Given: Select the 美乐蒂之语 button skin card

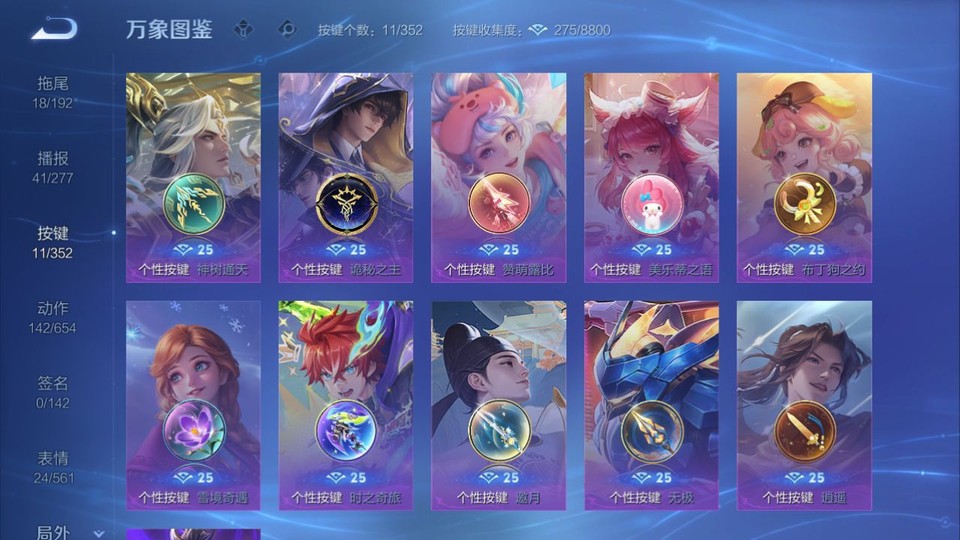Looking at the screenshot, I should (652, 177).
